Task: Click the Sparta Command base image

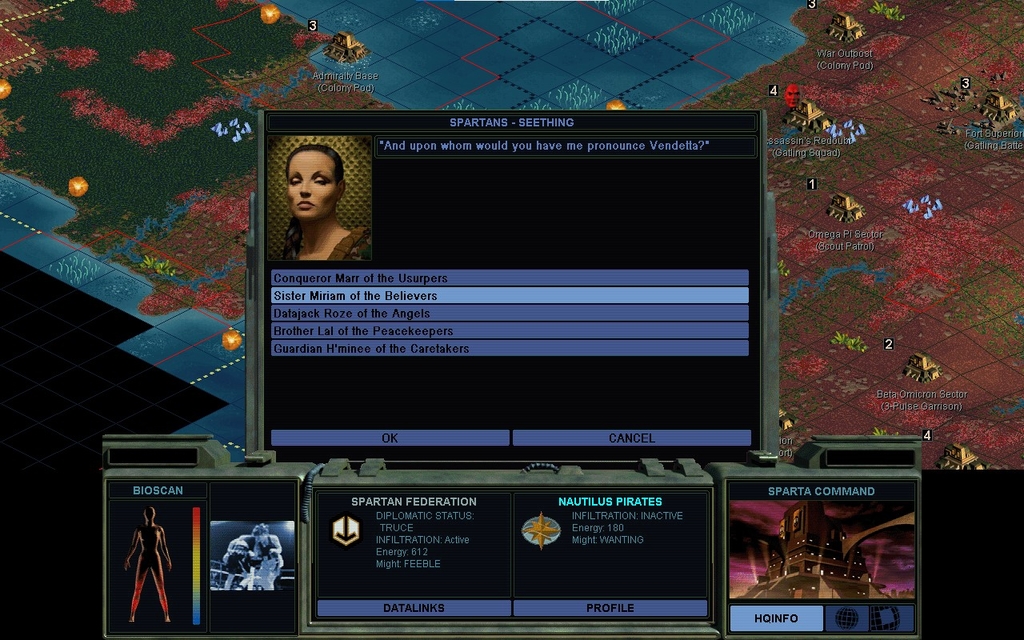Action: click(821, 550)
